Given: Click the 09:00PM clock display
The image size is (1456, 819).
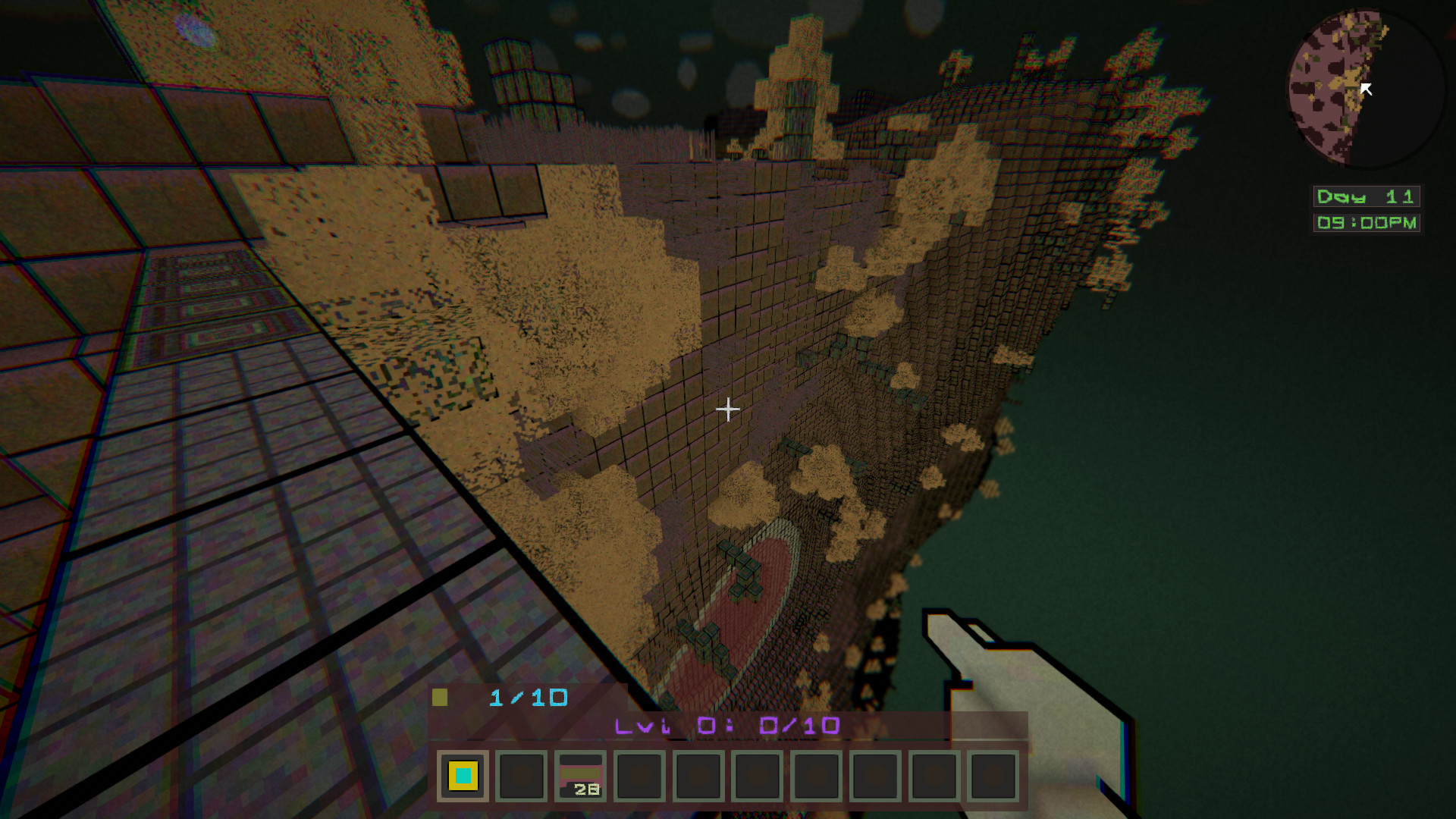Looking at the screenshot, I should click(1365, 222).
